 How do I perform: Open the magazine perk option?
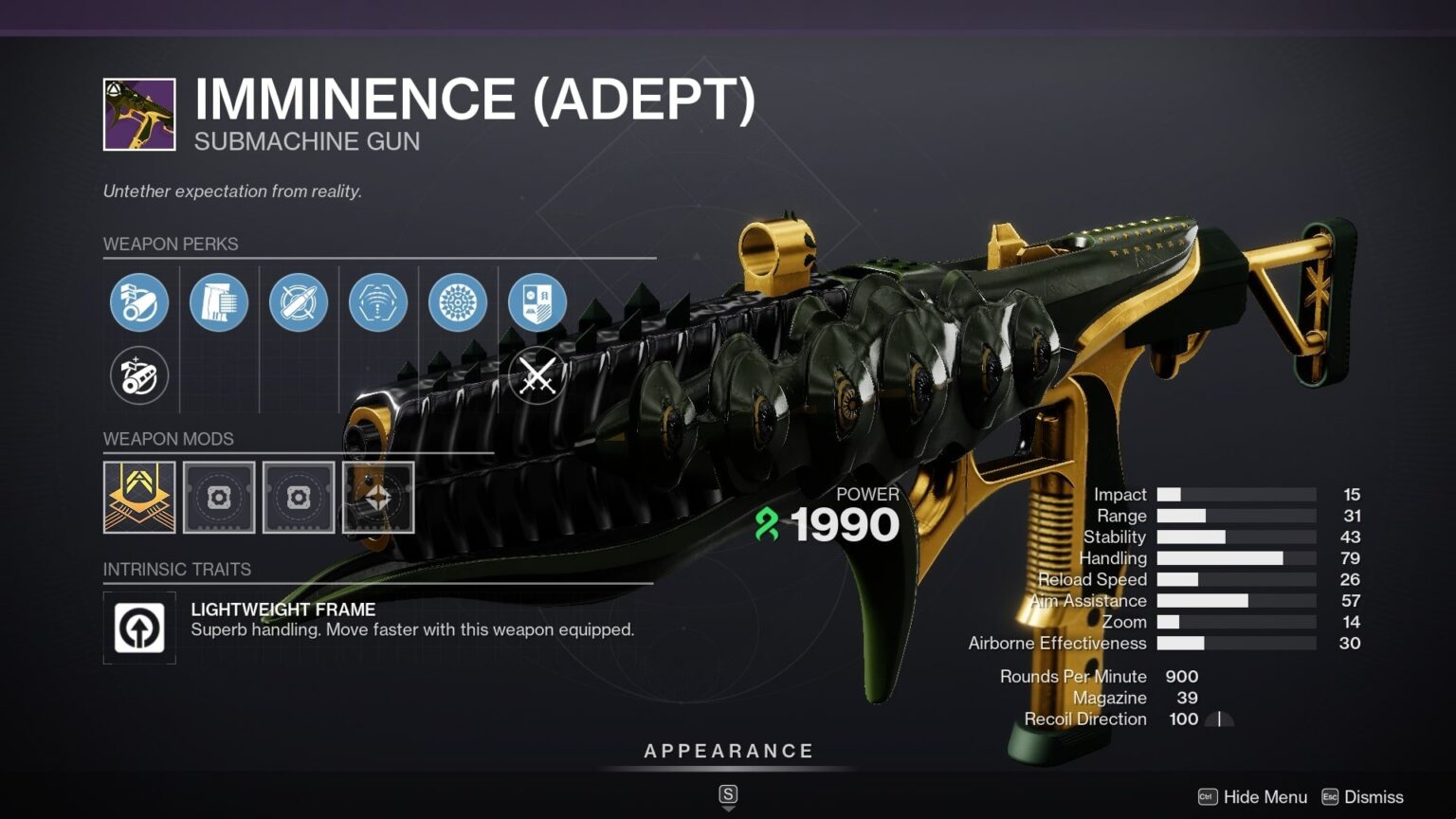pos(219,301)
